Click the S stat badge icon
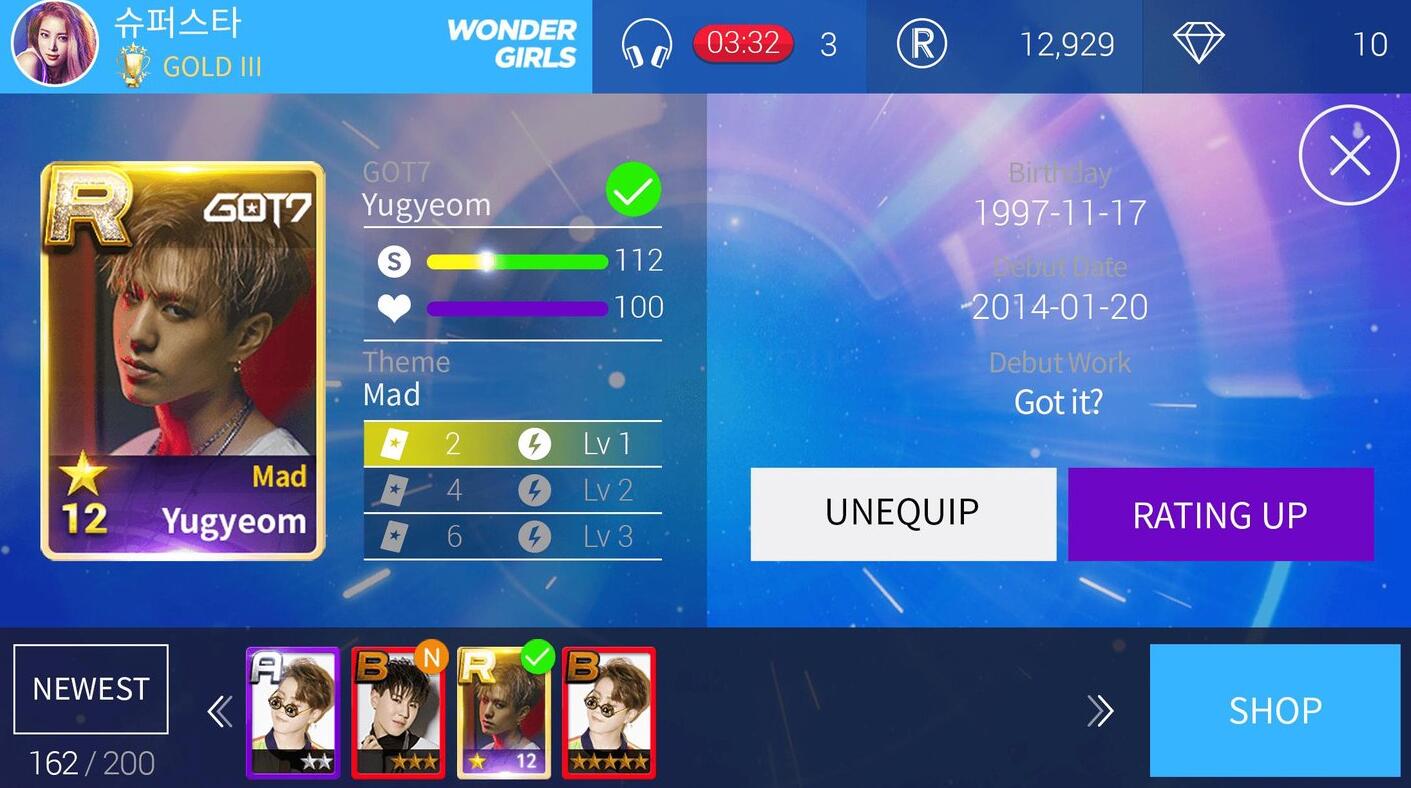This screenshot has width=1411, height=788. (x=394, y=261)
